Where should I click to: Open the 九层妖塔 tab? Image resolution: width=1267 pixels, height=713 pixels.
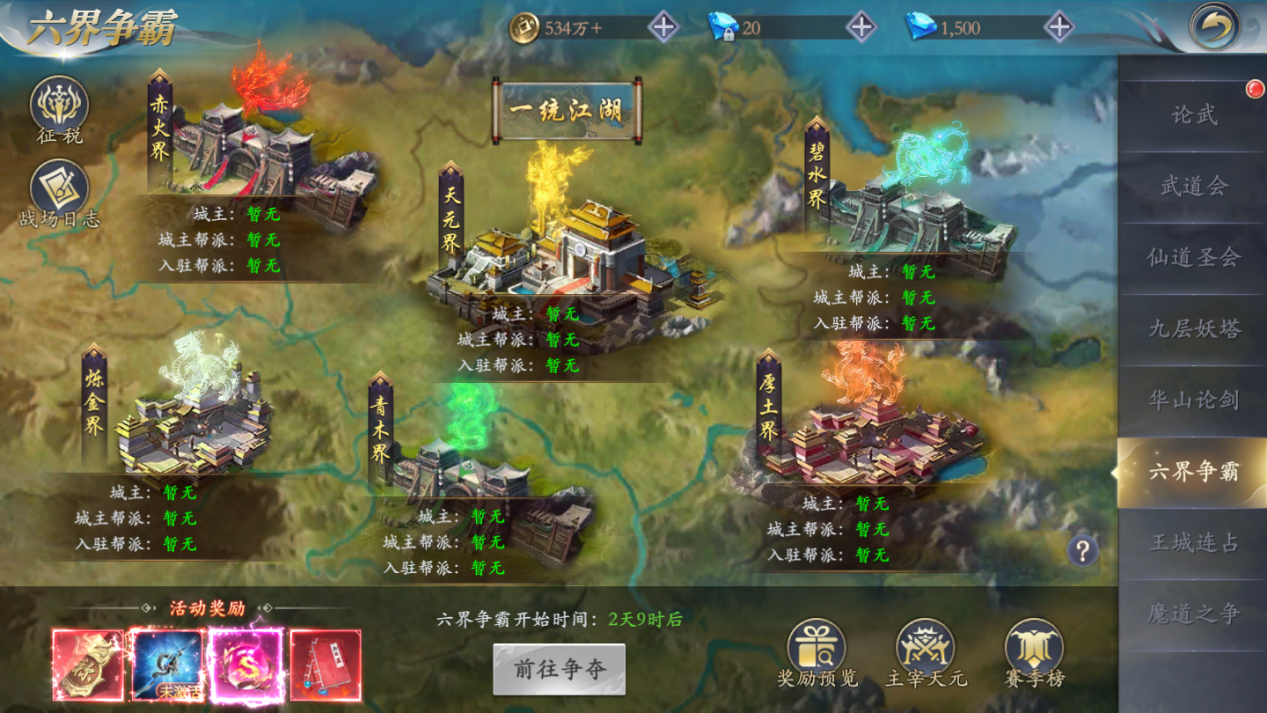click(x=1193, y=329)
